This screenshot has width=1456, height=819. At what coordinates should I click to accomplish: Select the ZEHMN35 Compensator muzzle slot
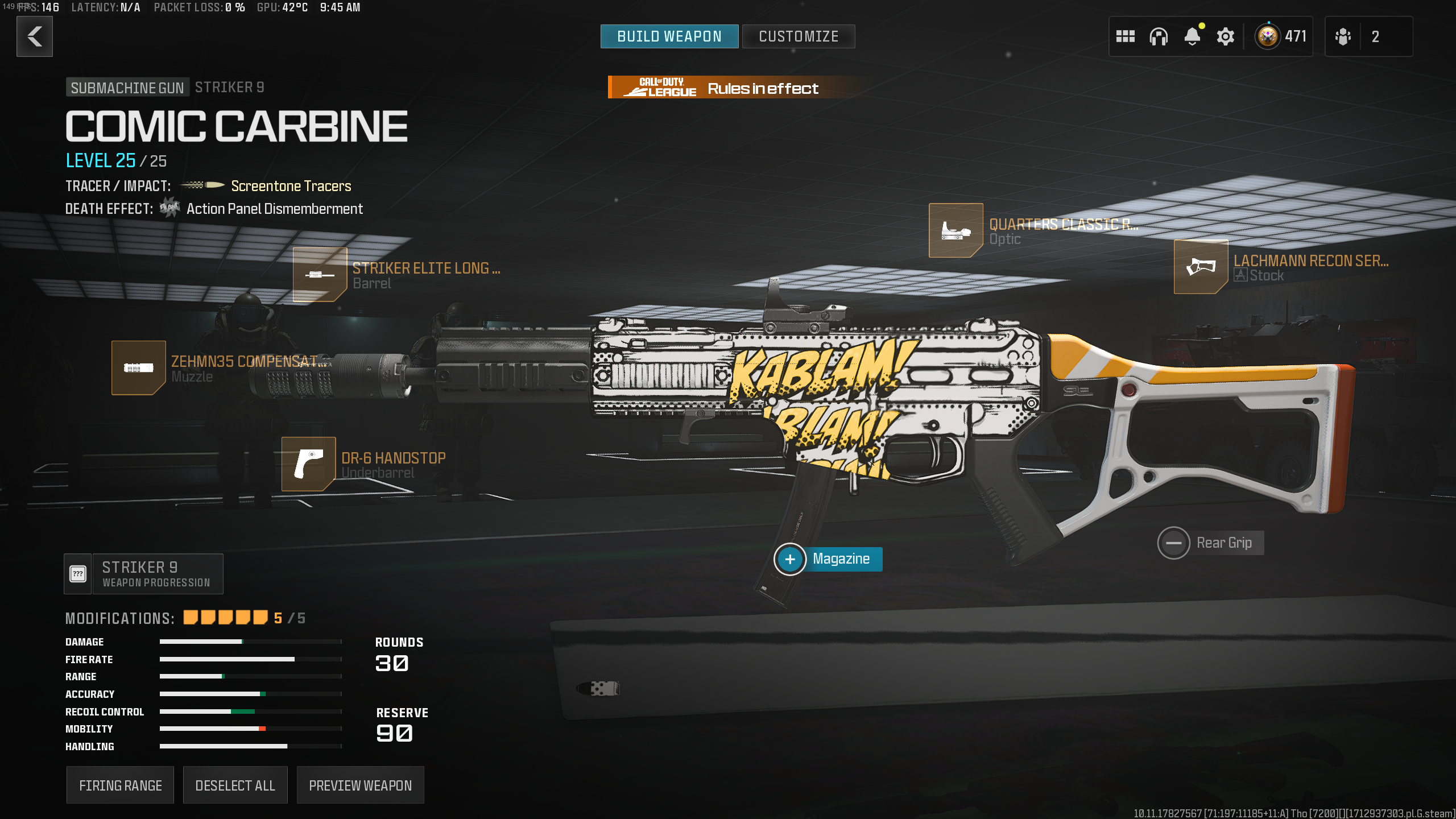(139, 368)
